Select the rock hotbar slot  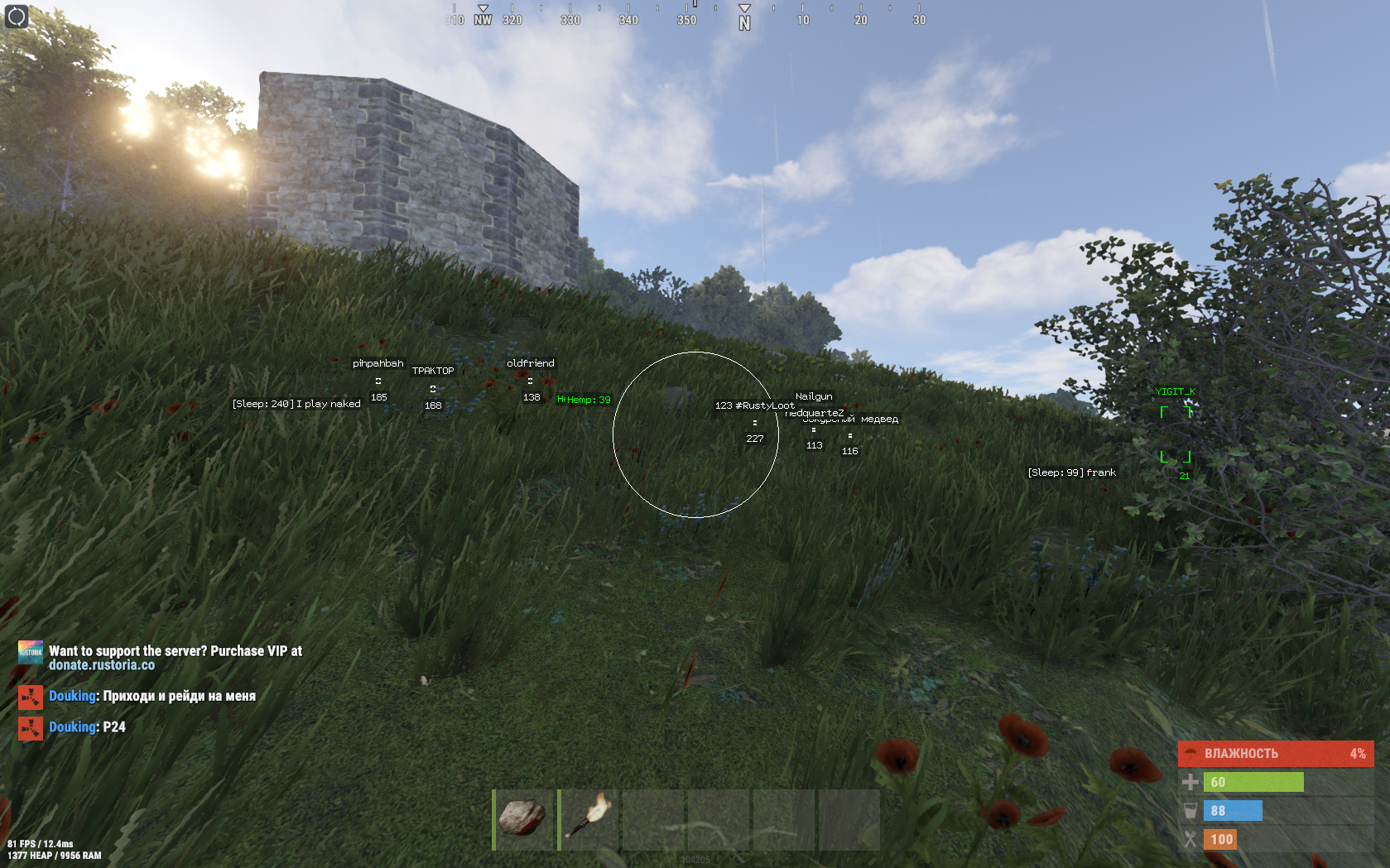(x=522, y=818)
